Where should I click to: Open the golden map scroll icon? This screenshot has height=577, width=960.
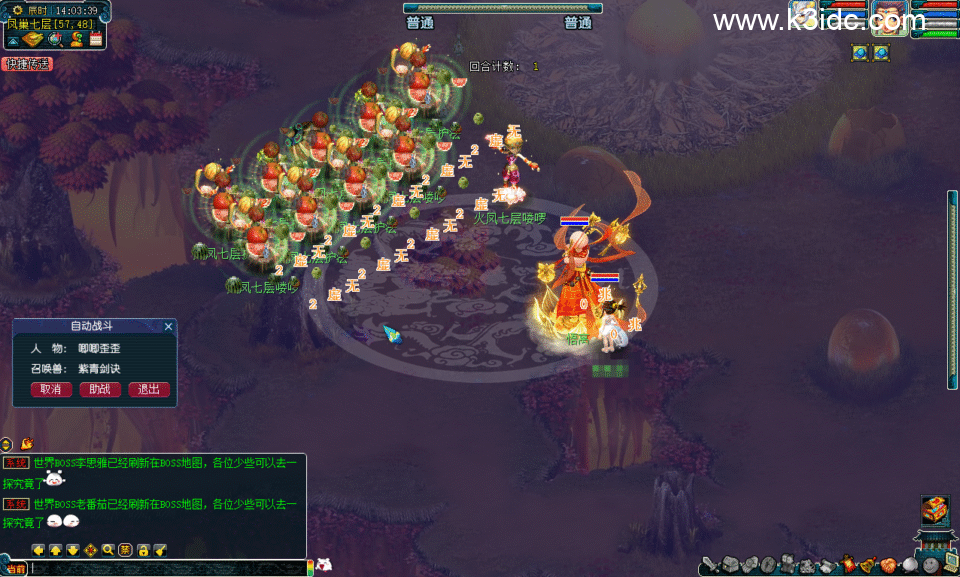(34, 40)
